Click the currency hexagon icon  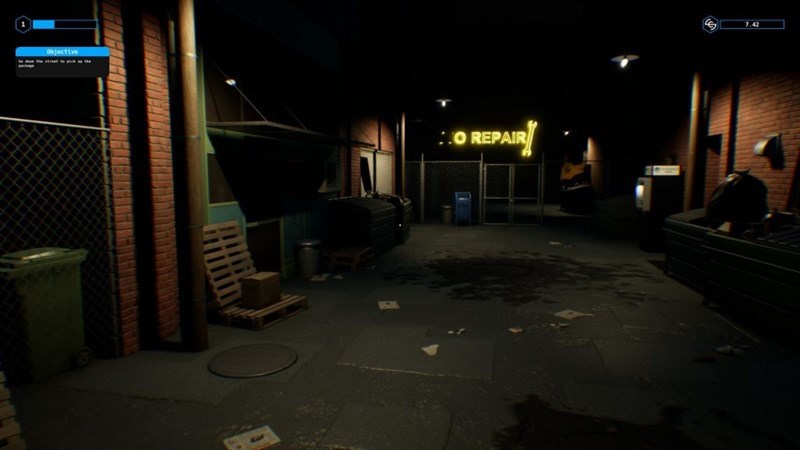(710, 23)
